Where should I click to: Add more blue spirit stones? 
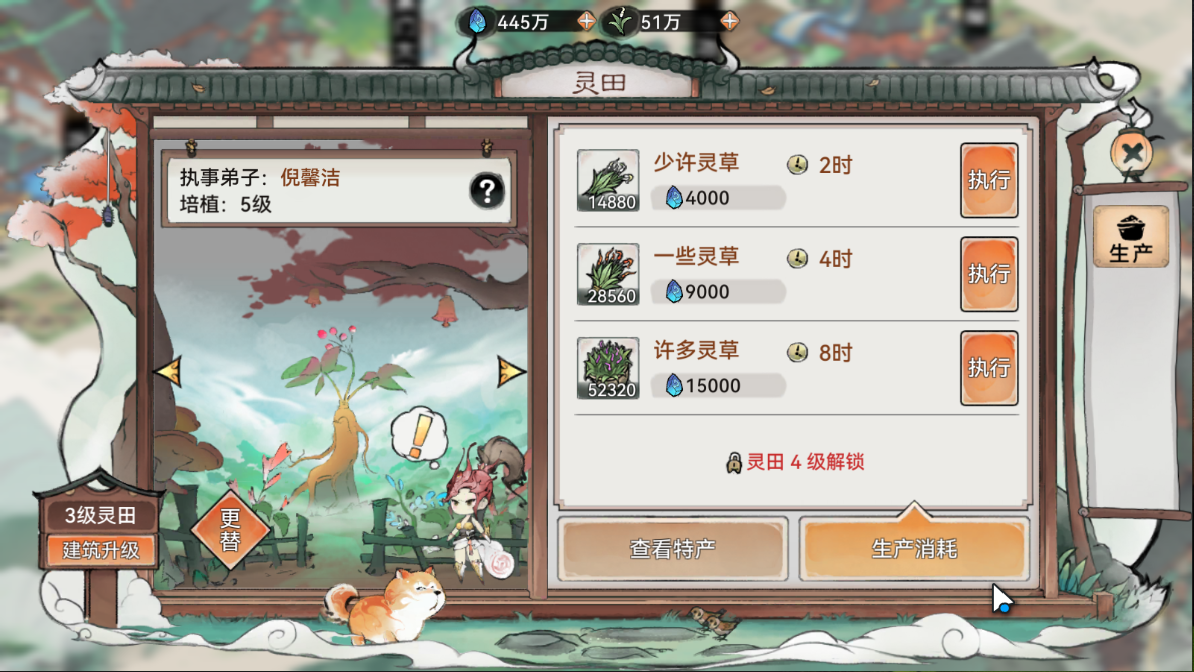pos(587,21)
